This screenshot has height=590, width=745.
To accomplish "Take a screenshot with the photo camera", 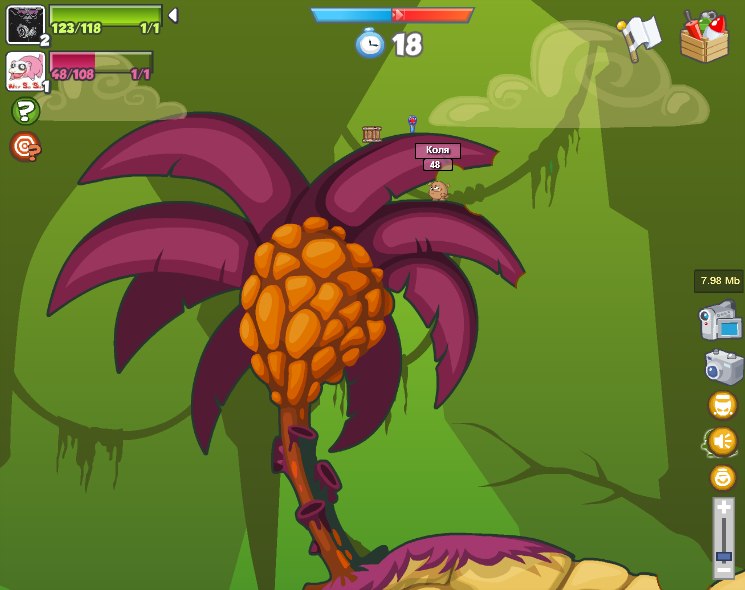I will (723, 366).
